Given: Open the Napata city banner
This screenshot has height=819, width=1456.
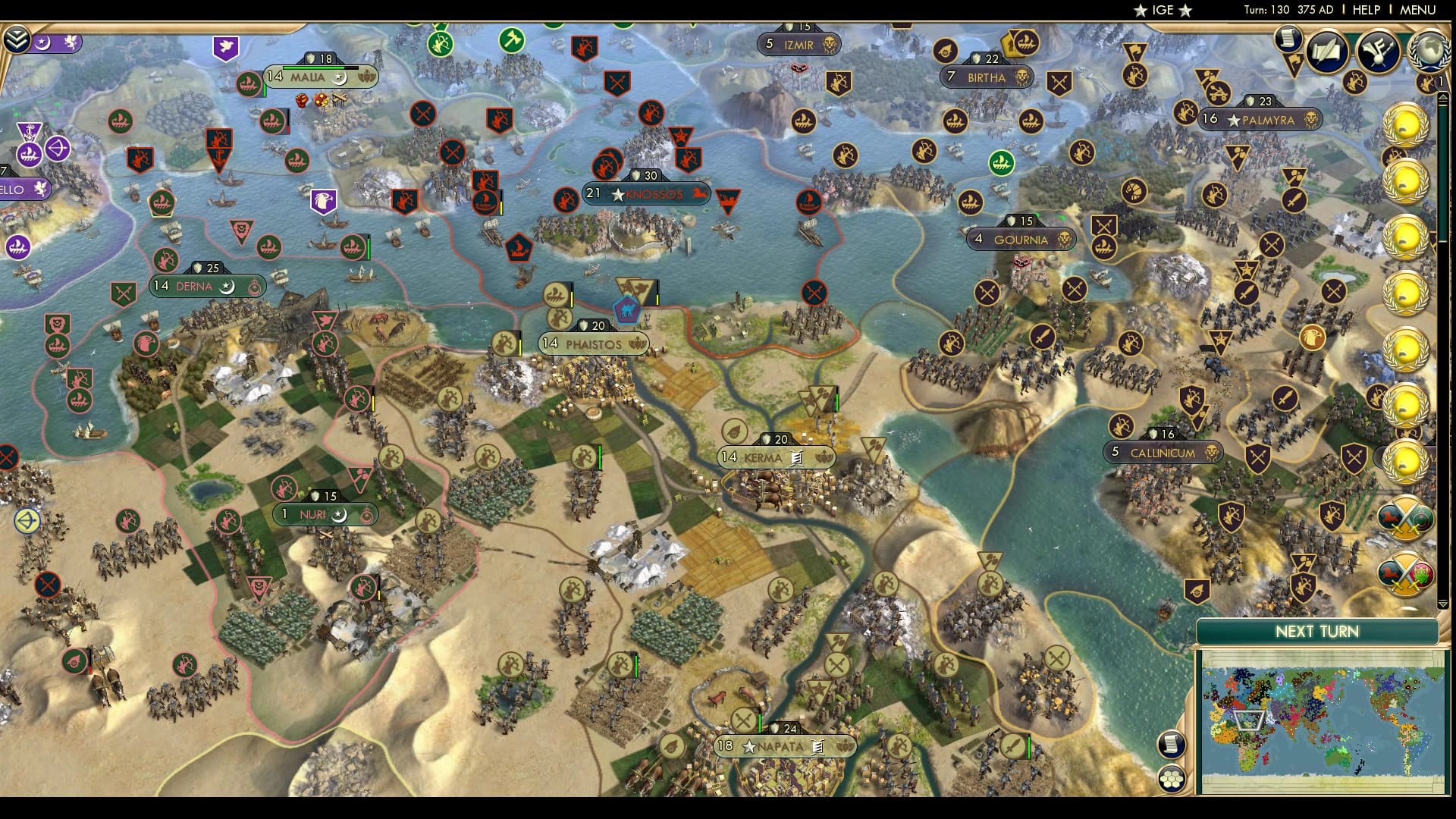Looking at the screenshot, I should point(785,746).
